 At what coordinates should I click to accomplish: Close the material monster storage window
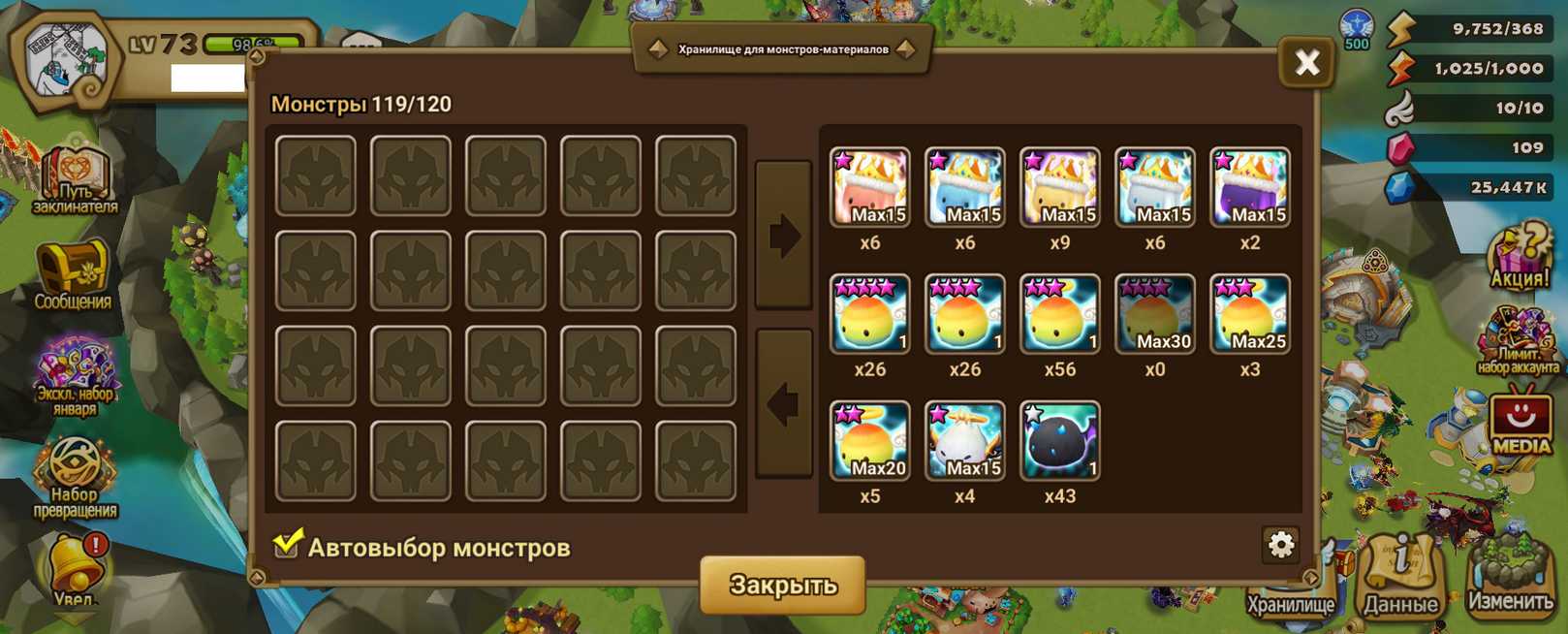point(1306,63)
